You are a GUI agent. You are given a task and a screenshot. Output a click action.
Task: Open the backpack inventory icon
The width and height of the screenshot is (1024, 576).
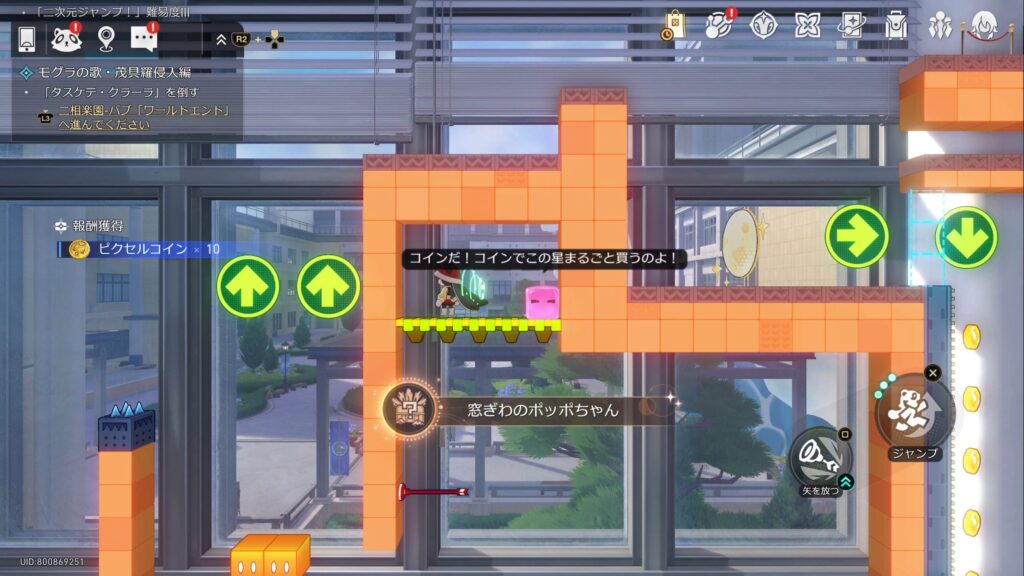coord(896,25)
